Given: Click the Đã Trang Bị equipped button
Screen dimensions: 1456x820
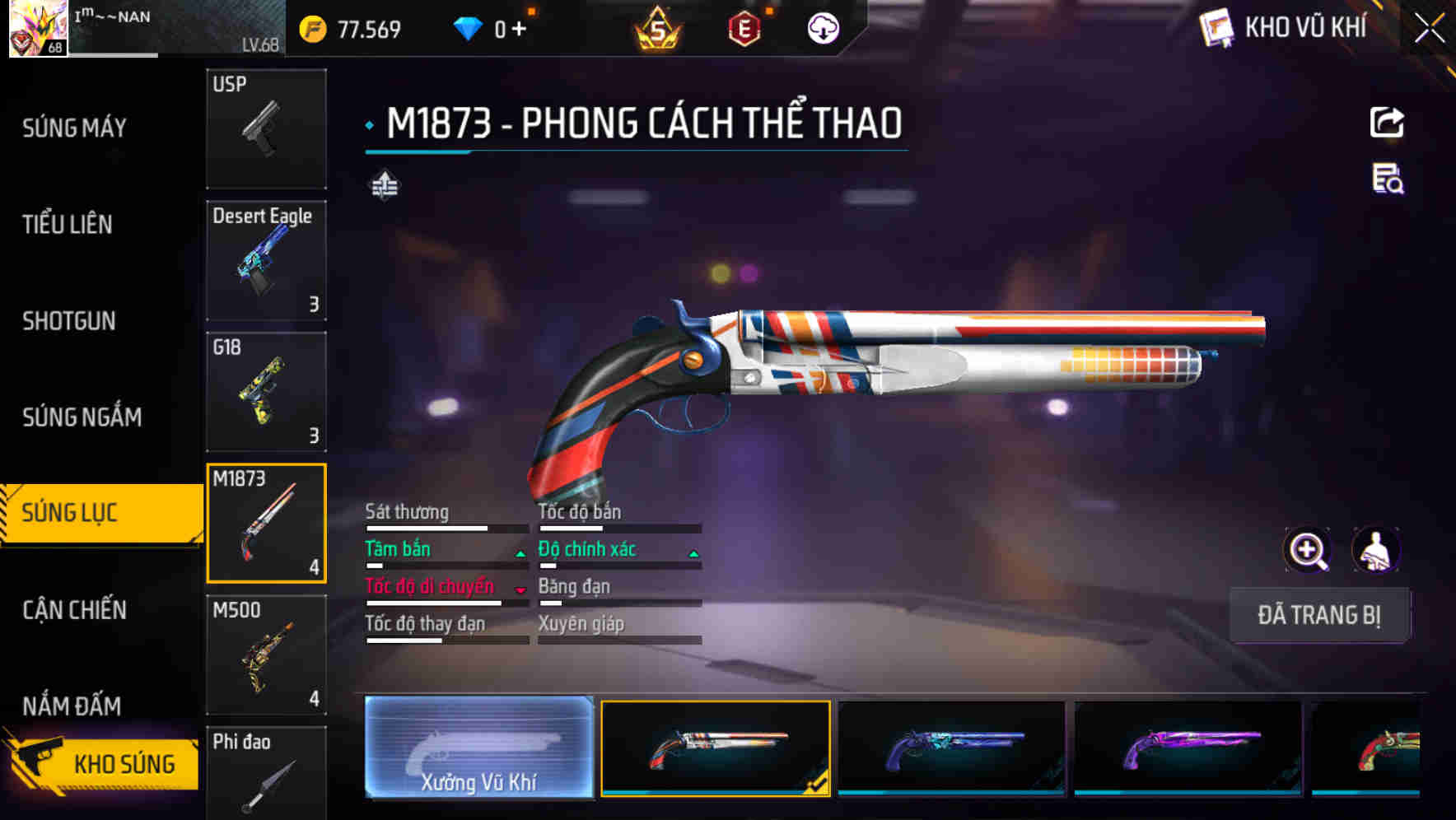Looking at the screenshot, I should [1318, 615].
